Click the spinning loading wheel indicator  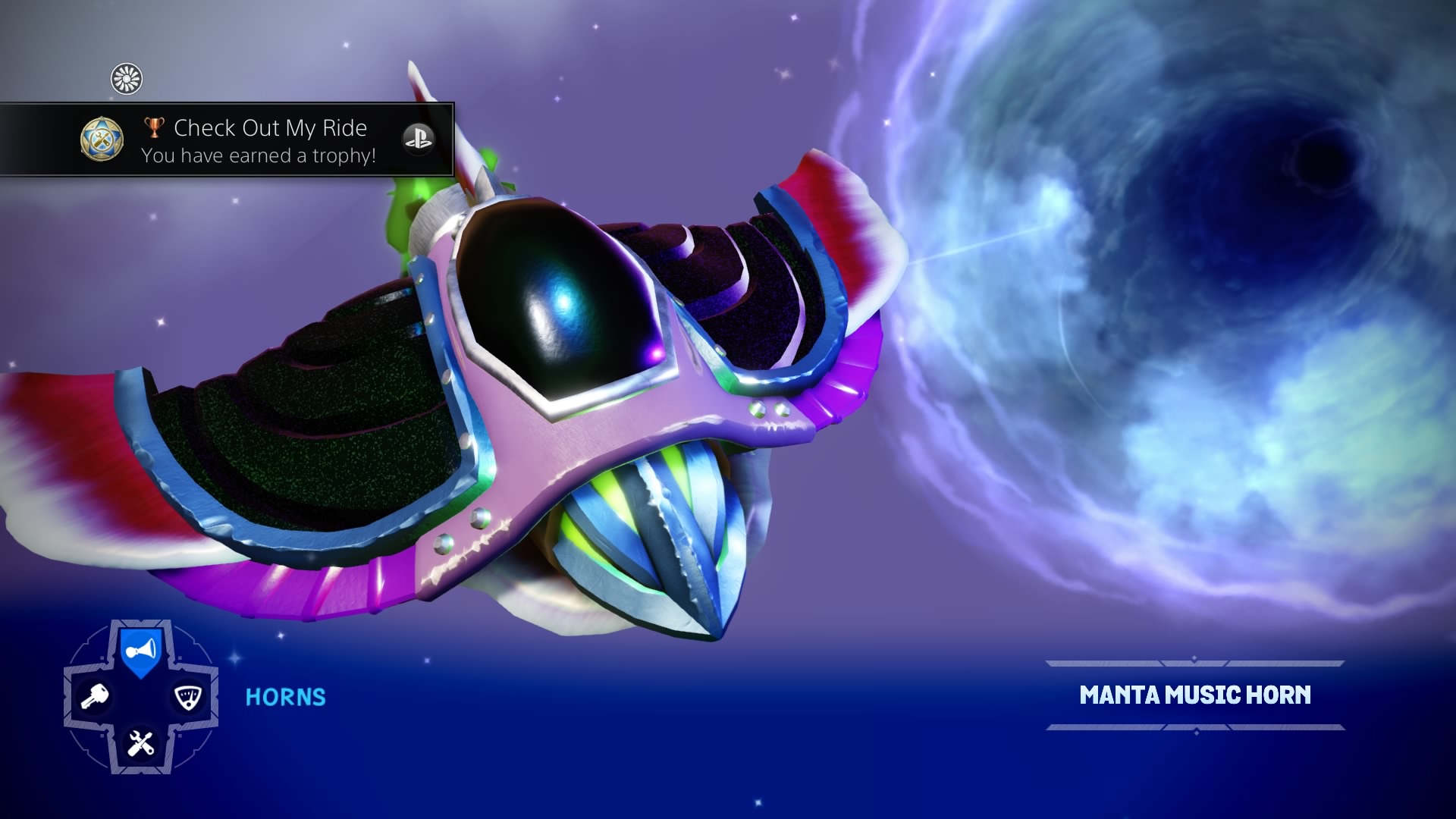(126, 78)
